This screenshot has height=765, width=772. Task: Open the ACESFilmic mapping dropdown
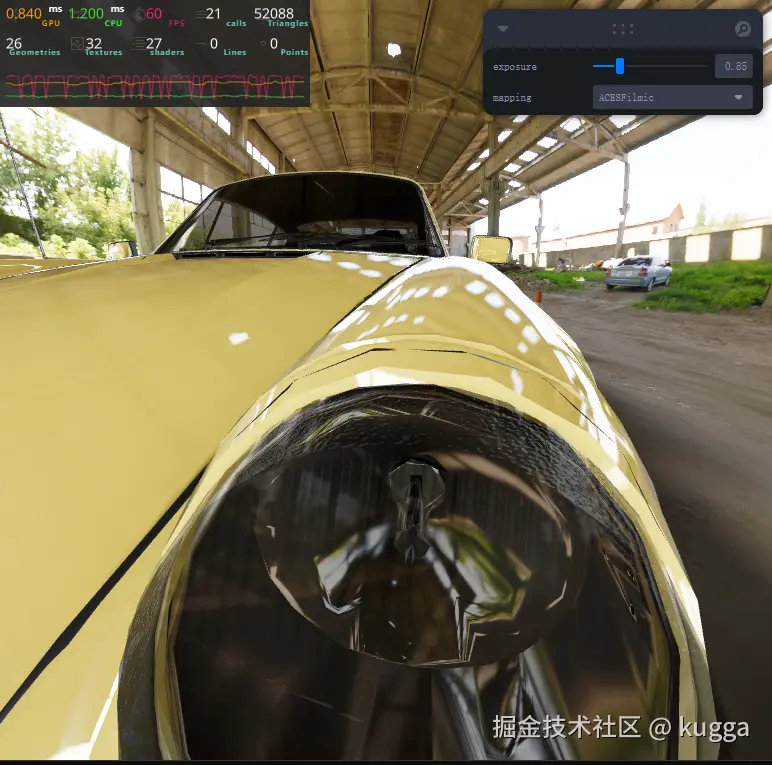672,98
